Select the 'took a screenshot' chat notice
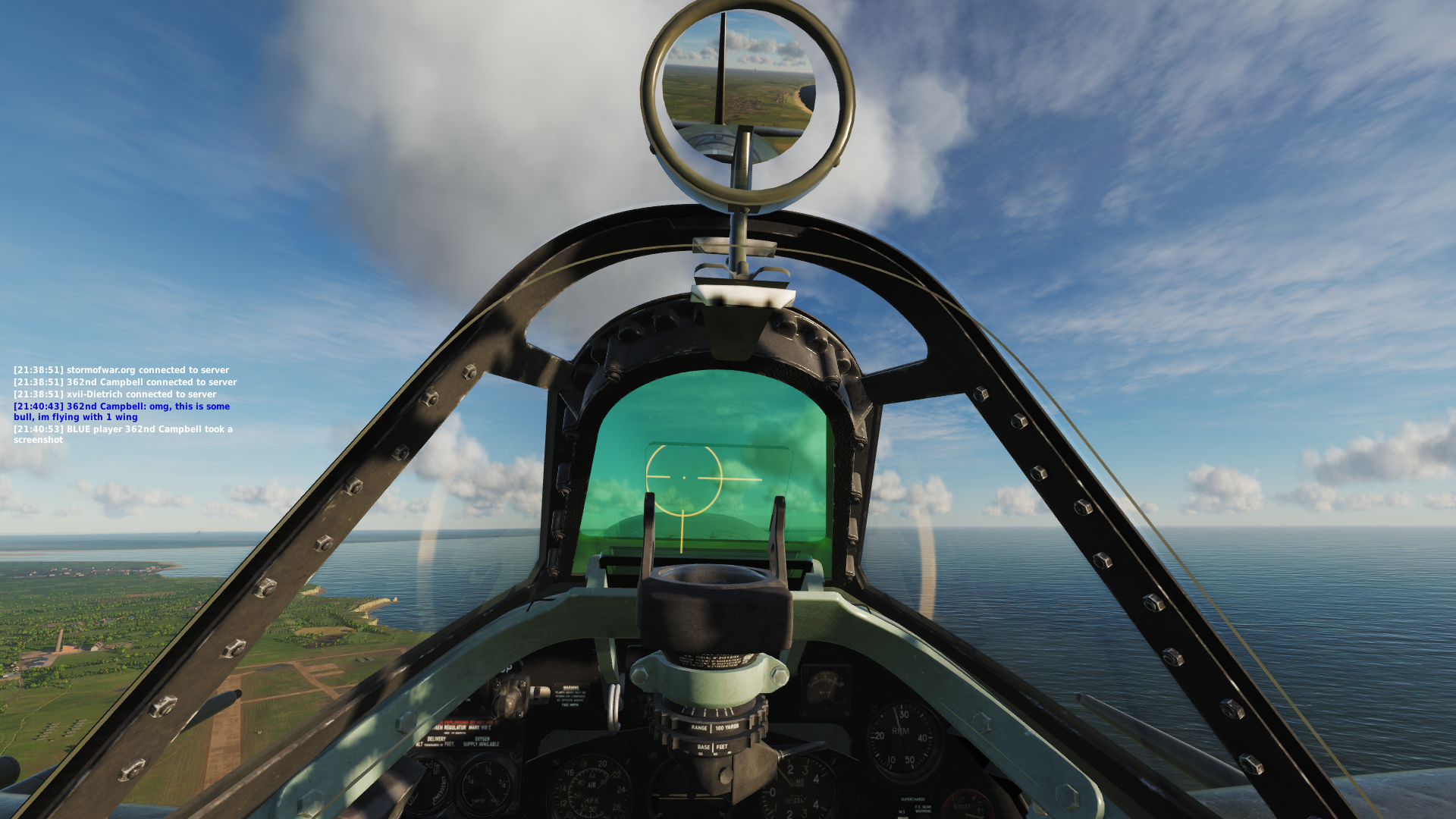Screen dimensions: 1456x819 [x=123, y=435]
